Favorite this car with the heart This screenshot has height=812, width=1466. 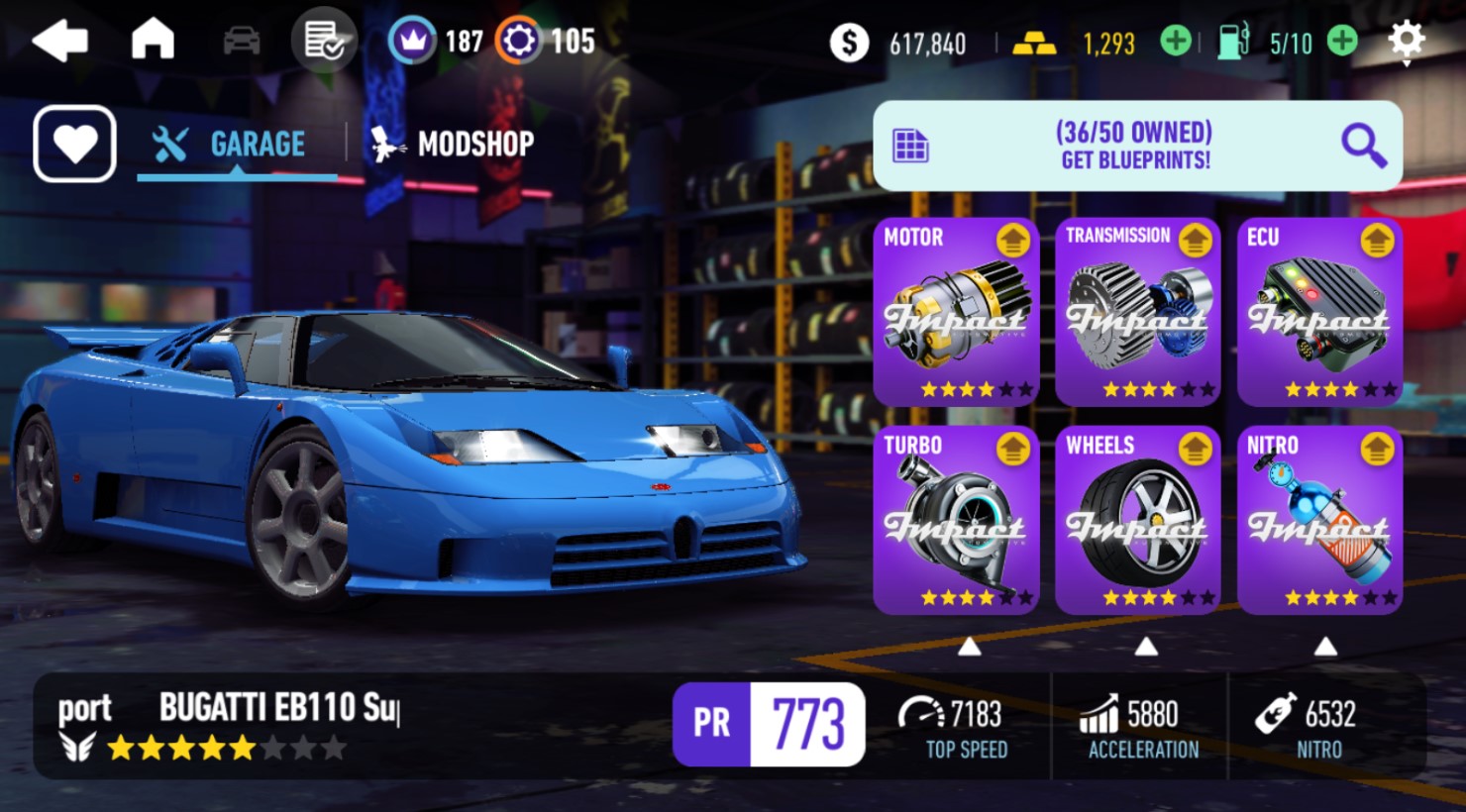click(x=75, y=145)
